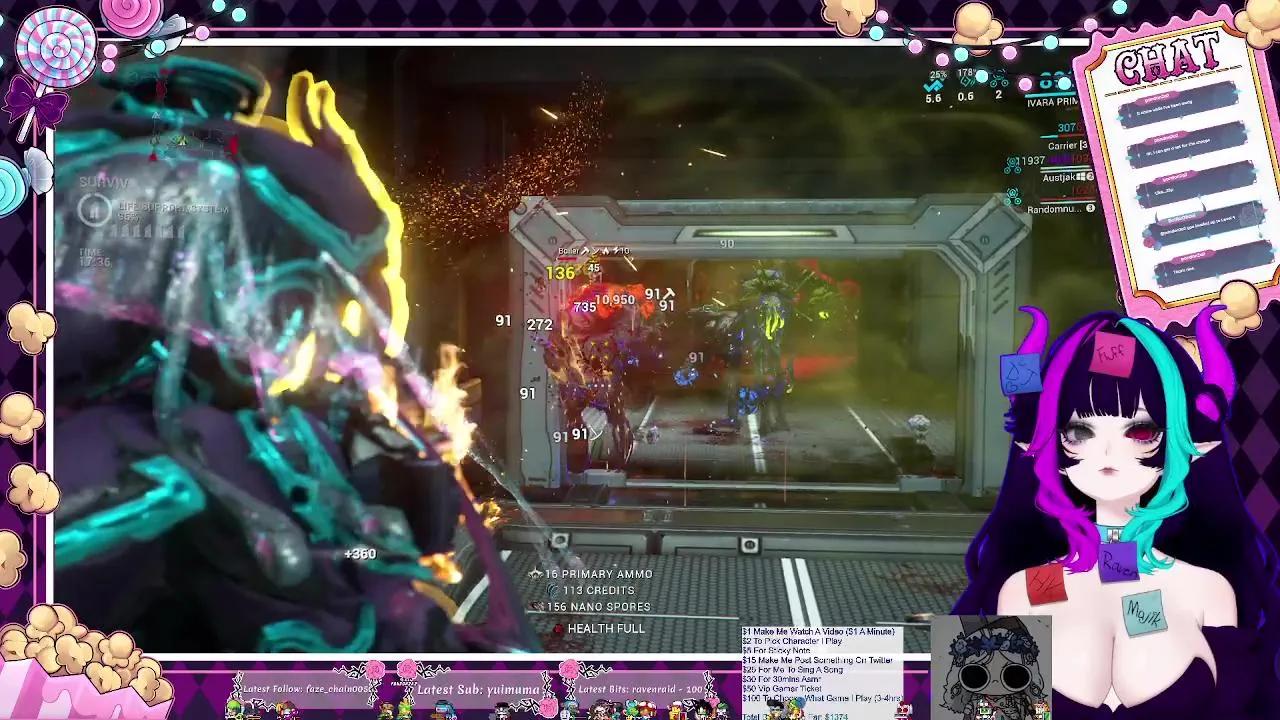
Task: Click the Primary Ammo pickup icon
Action: (535, 574)
